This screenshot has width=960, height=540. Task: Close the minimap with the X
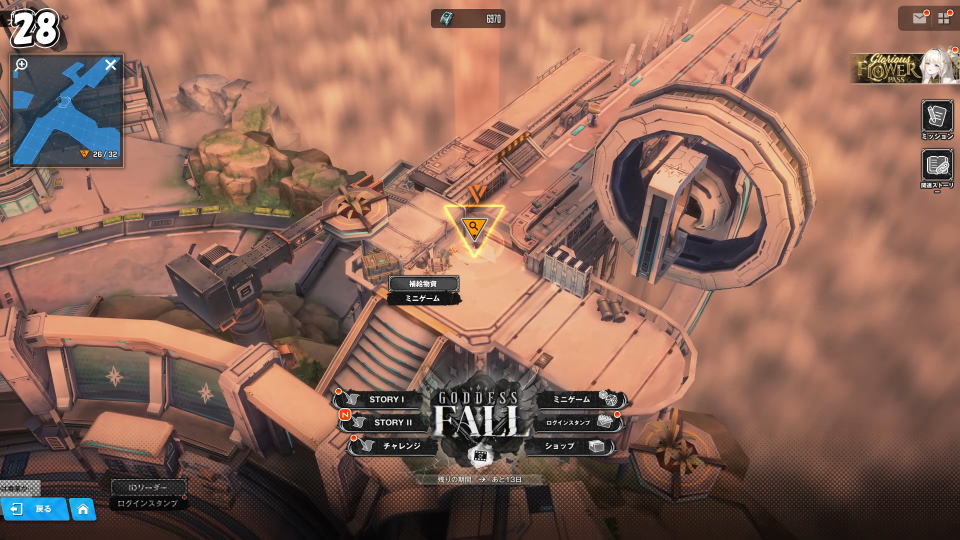111,65
